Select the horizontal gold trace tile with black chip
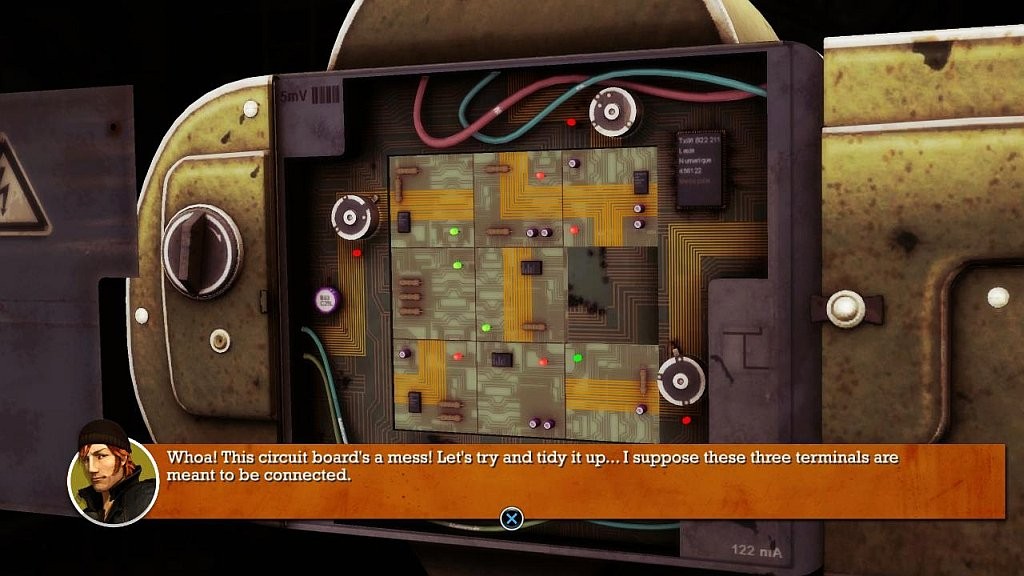Screen dimensions: 1024x576 tap(431, 201)
